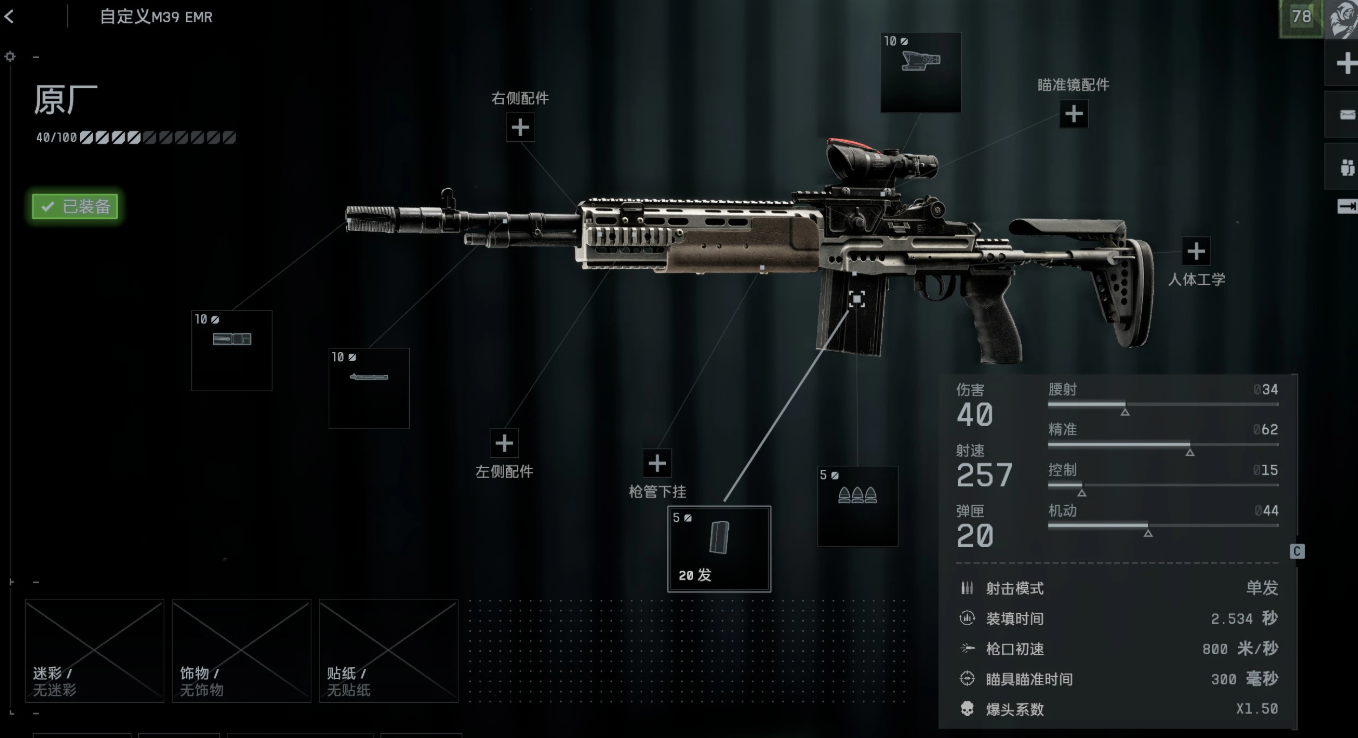The width and height of the screenshot is (1358, 738).
Task: Click the player avatar icon
Action: point(1343,18)
